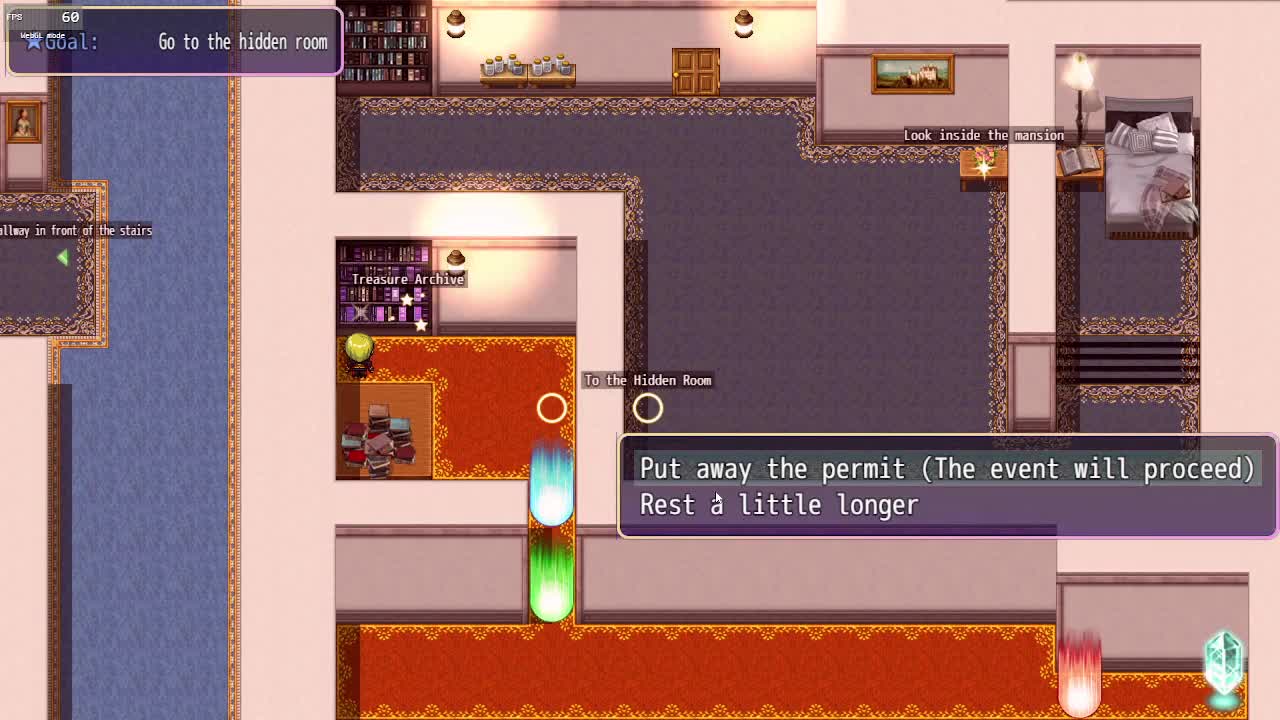Select "Rest a little longer" choice
Screen dimensions: 1280x720
tap(779, 506)
